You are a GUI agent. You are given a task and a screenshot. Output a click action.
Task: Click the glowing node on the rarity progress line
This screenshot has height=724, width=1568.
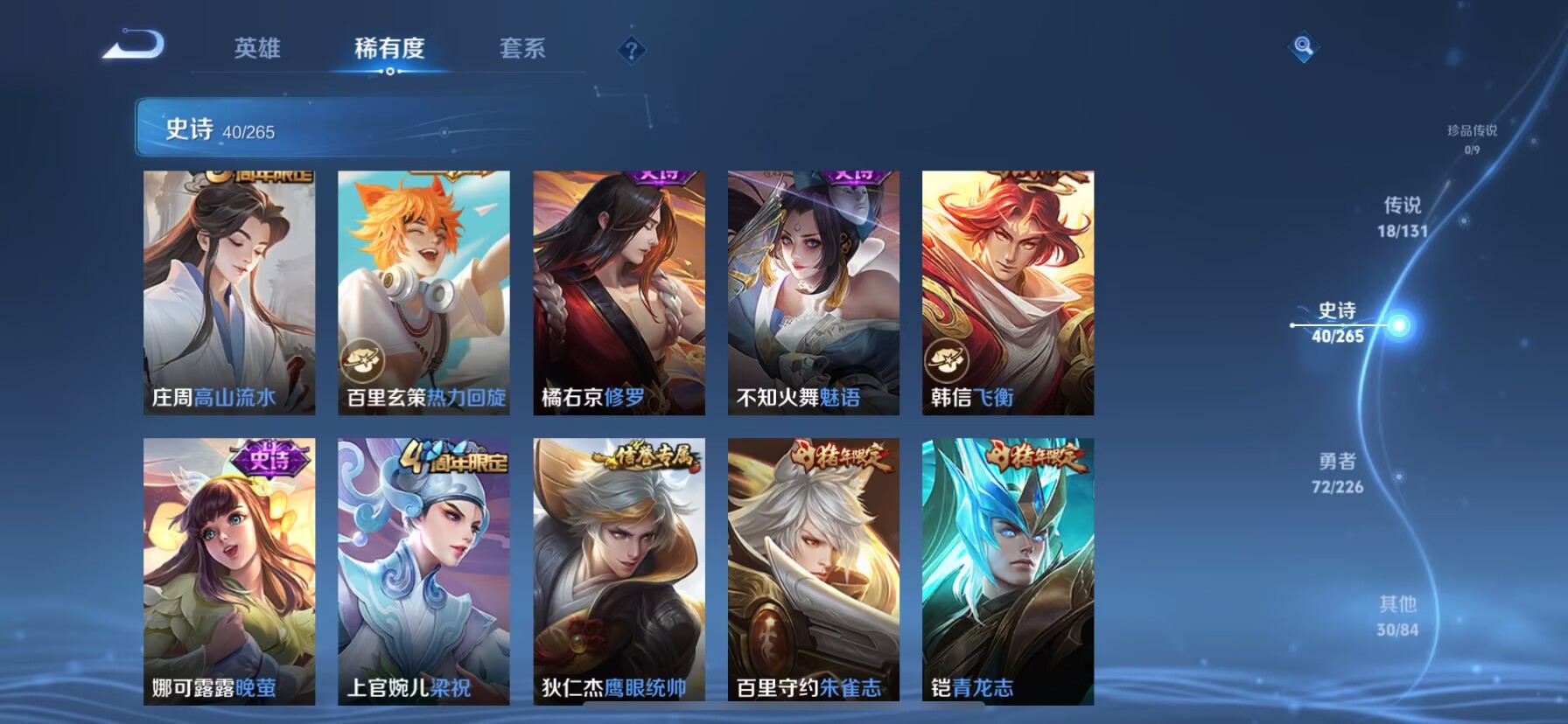click(1400, 324)
